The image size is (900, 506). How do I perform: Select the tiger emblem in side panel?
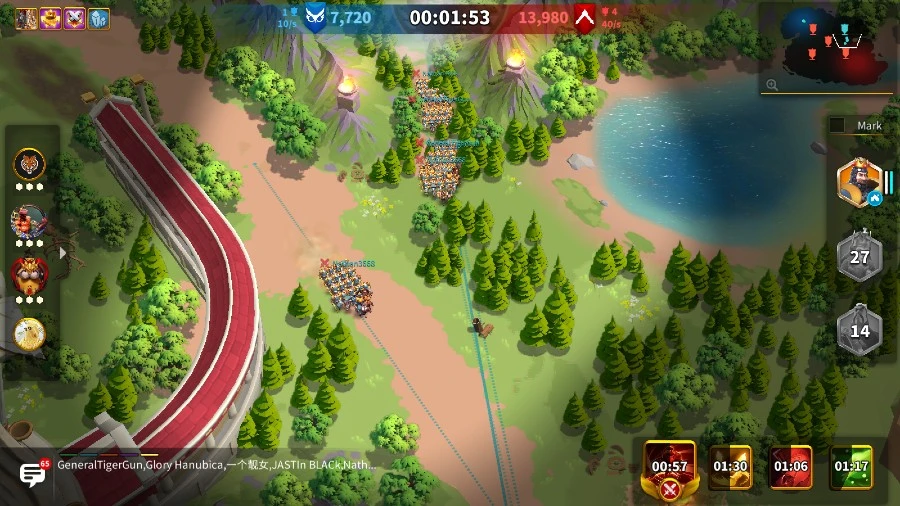coord(29,164)
